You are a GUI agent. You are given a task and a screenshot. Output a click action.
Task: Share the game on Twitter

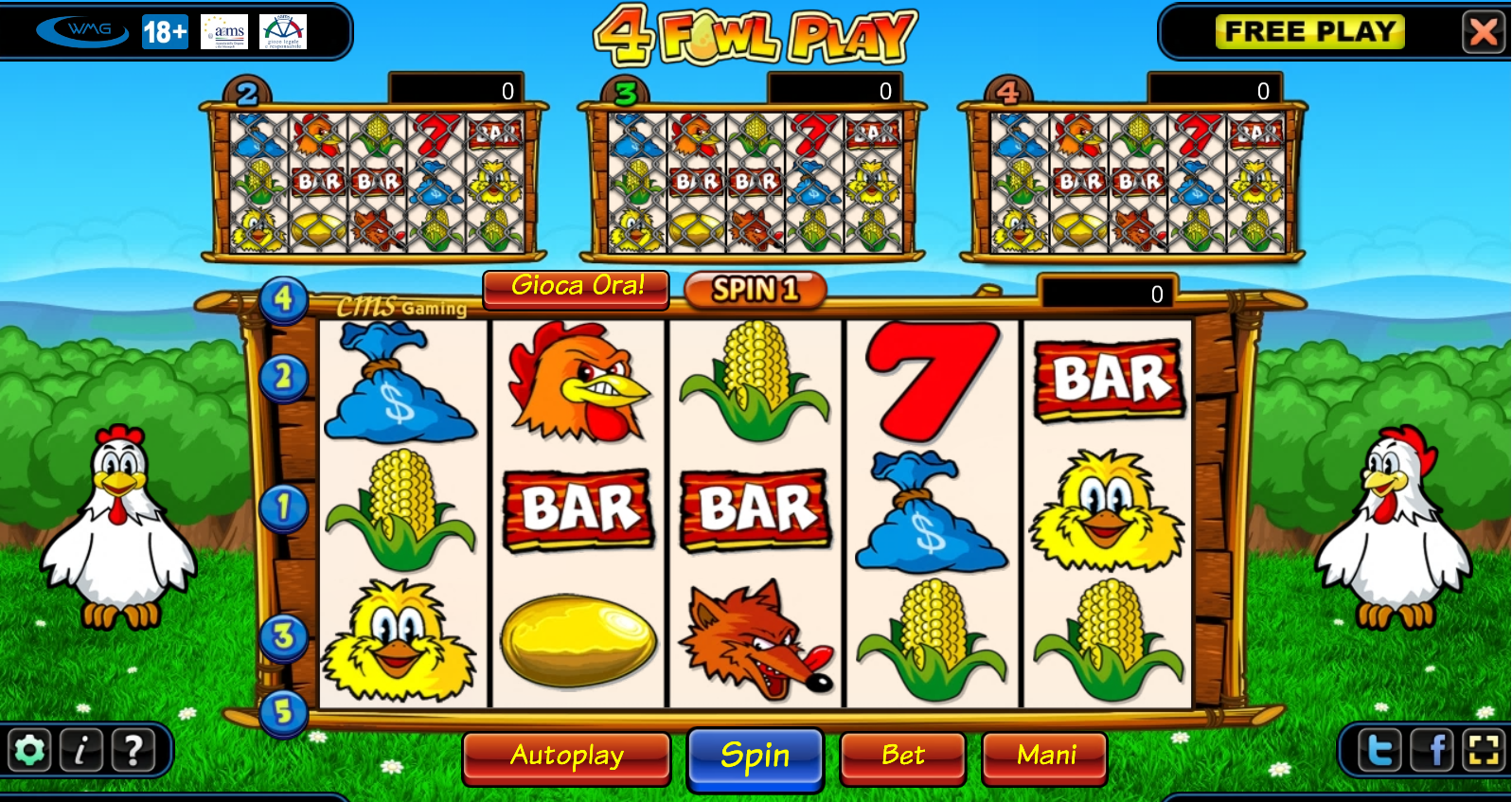click(1381, 751)
